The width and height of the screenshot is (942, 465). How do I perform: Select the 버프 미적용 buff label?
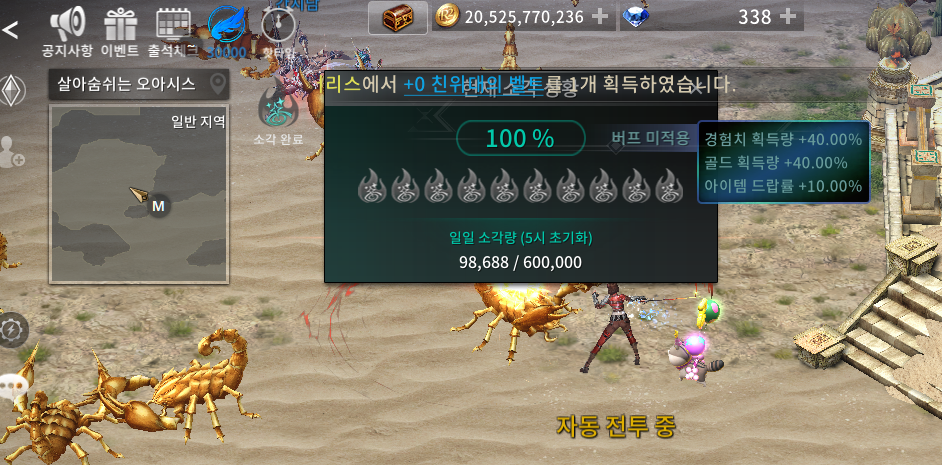tap(650, 138)
